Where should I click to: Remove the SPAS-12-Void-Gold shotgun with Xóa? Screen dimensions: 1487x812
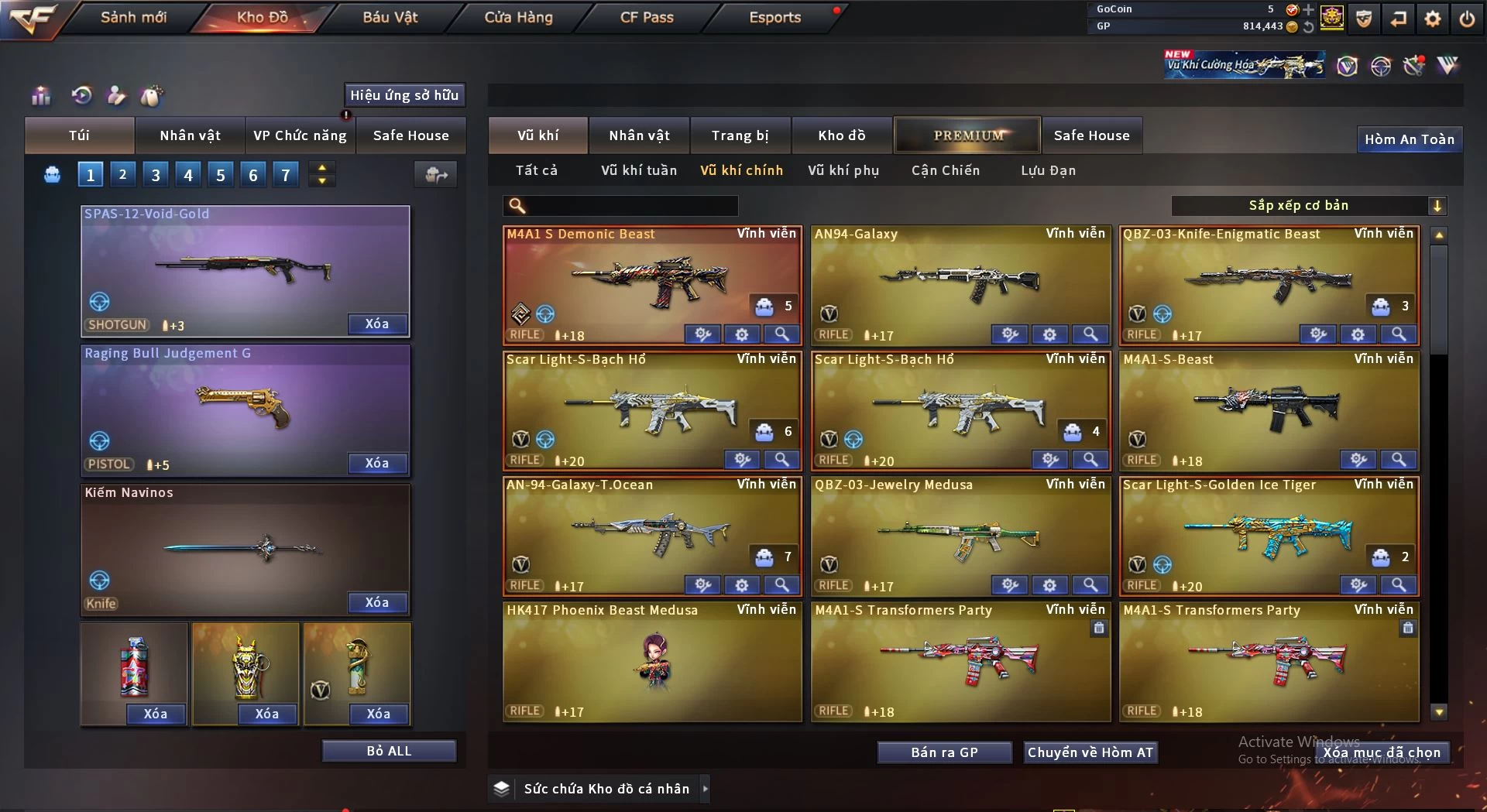coord(377,324)
